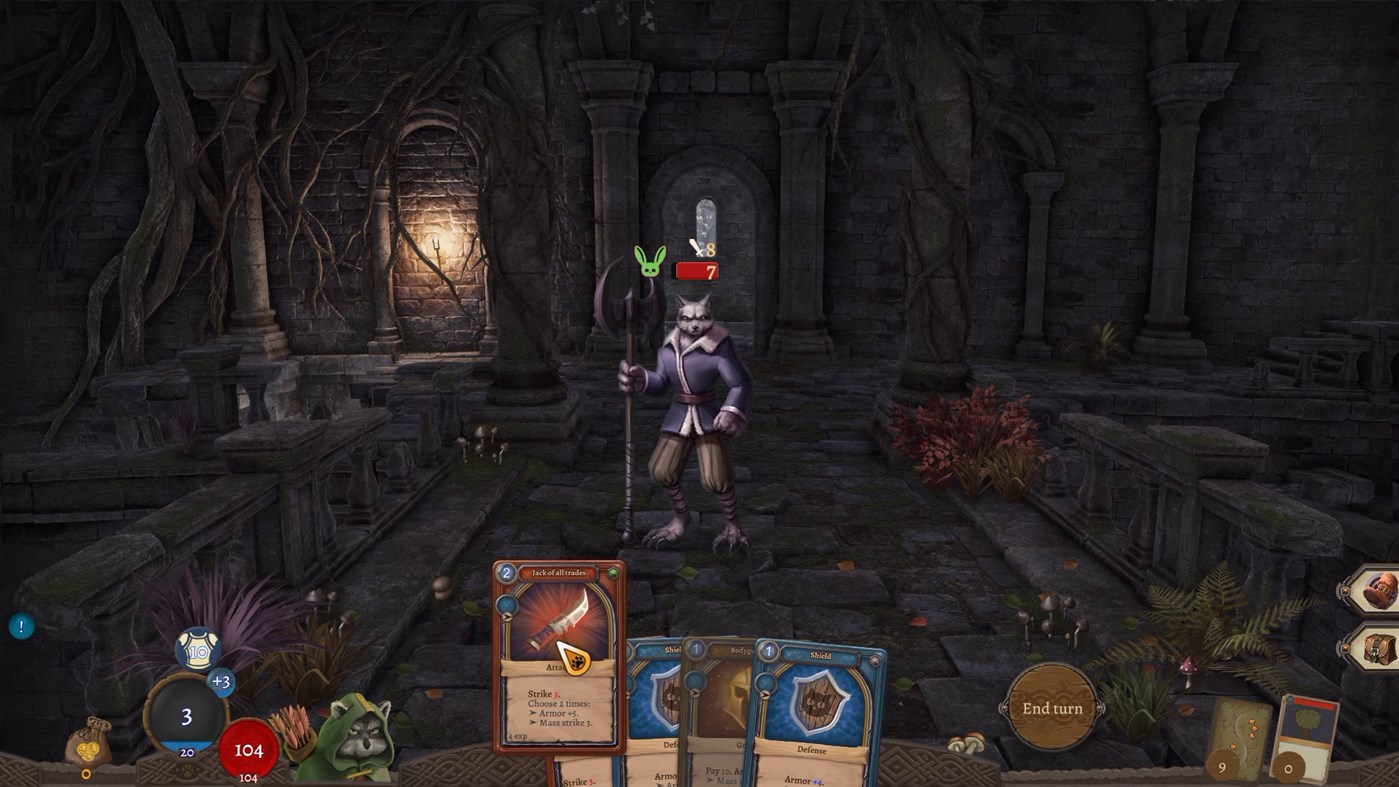1399x787 pixels.
Task: Click the paw pointer on Jack of all trades
Action: (576, 658)
